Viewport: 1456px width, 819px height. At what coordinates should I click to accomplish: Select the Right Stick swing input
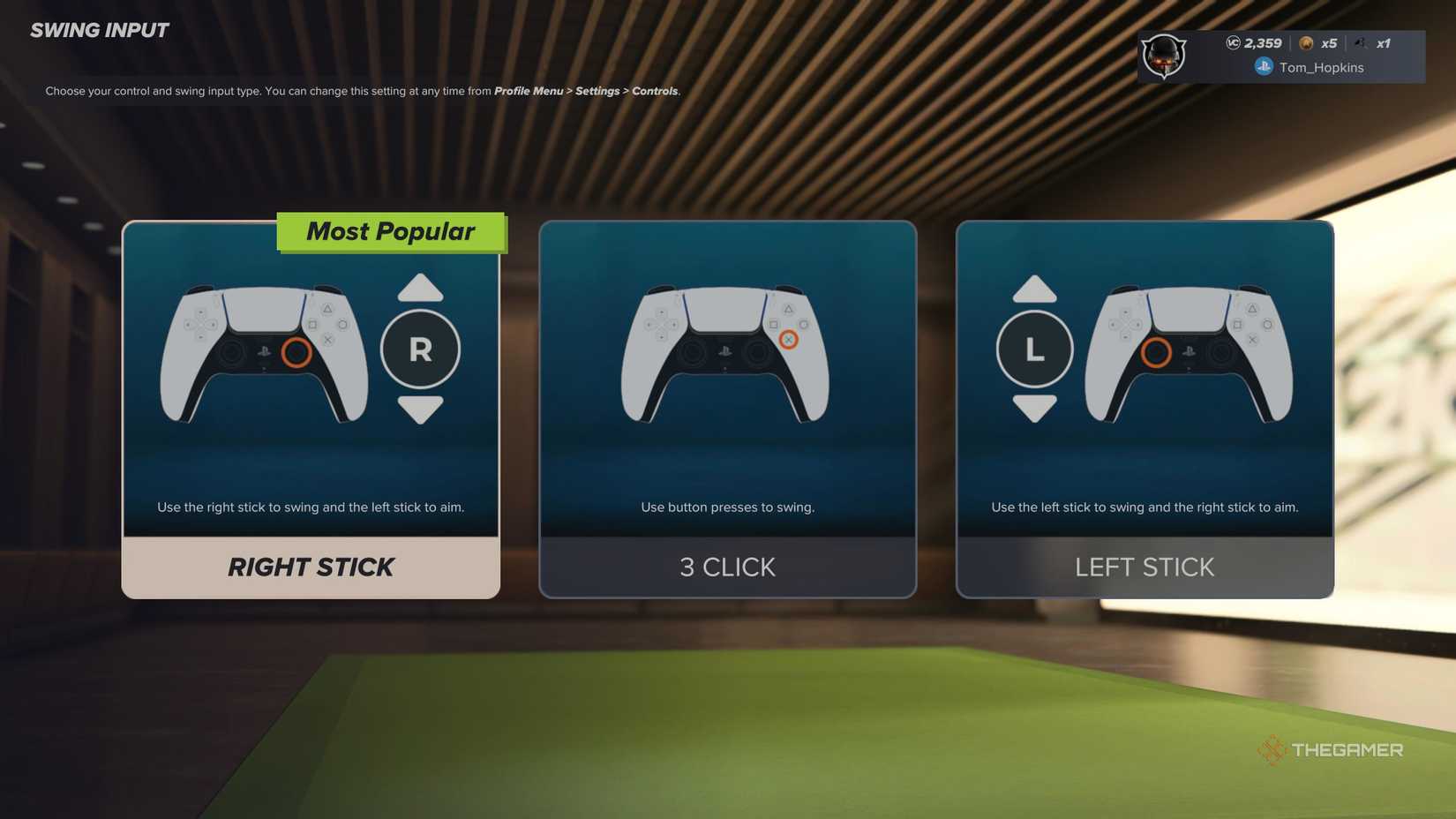[x=311, y=567]
